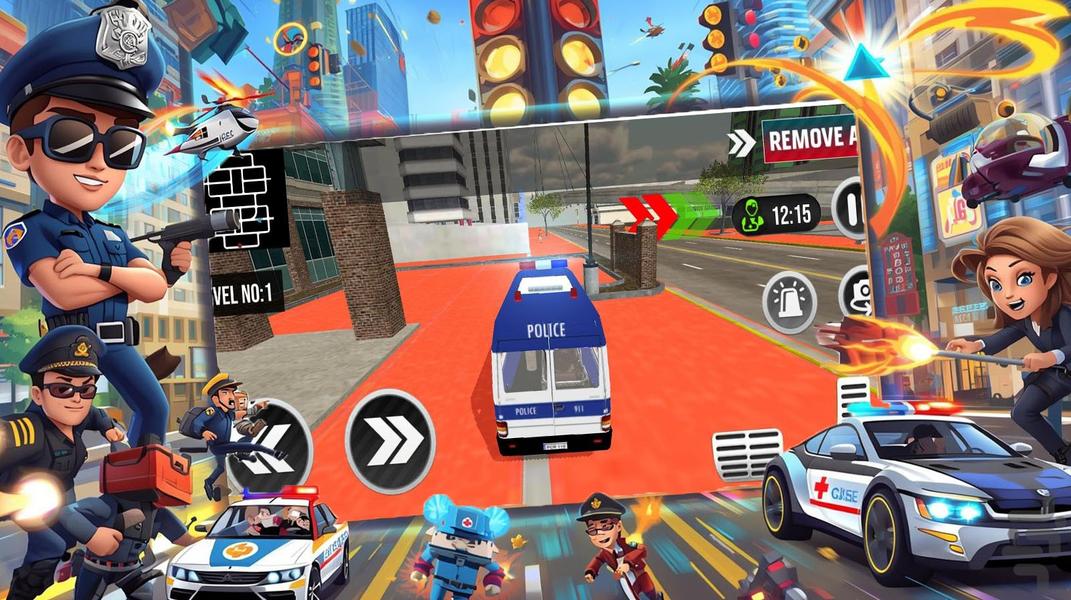
Task: Turn on the police siren
Action: tap(789, 301)
